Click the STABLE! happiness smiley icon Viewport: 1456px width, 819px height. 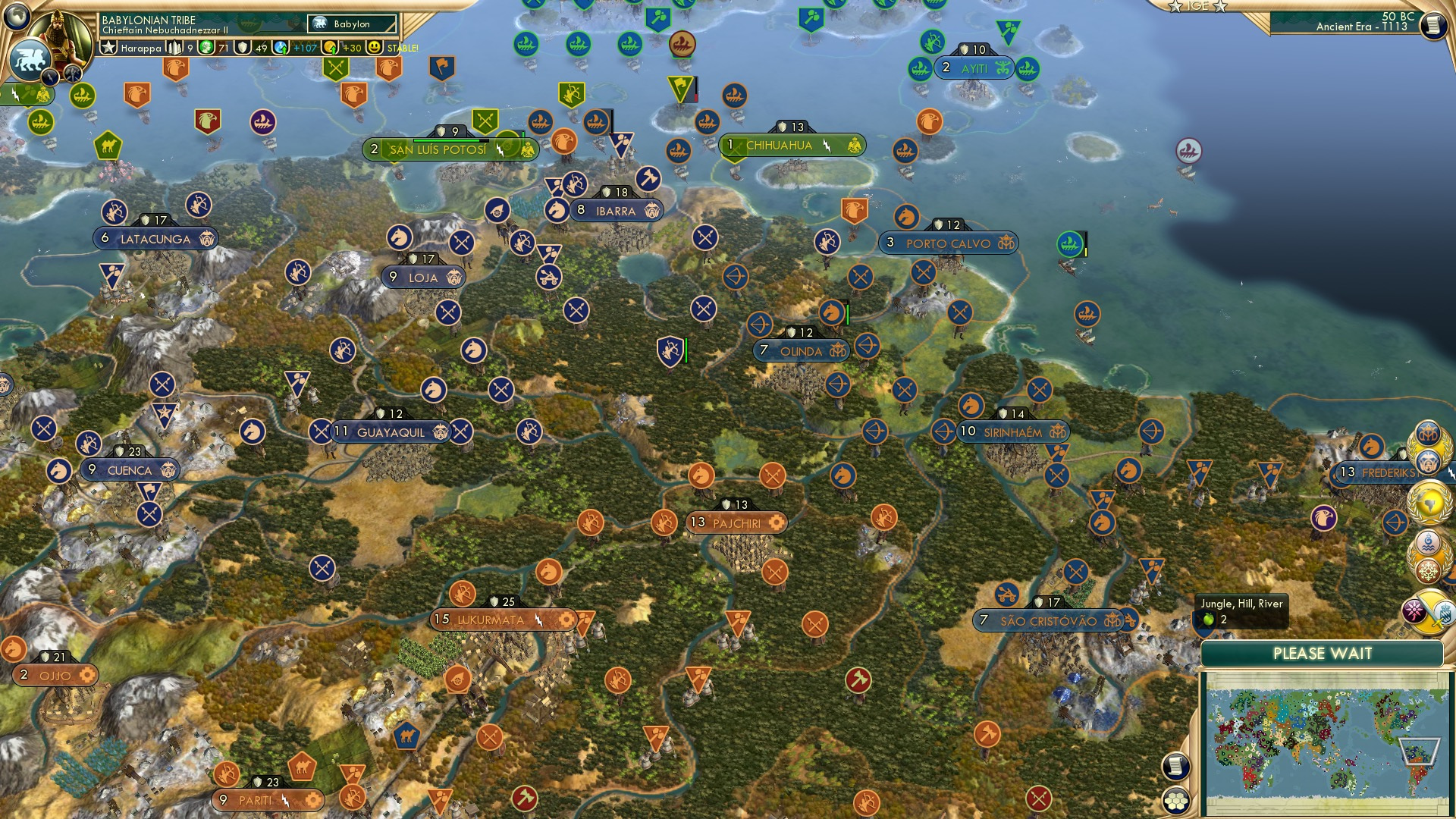click(x=374, y=48)
